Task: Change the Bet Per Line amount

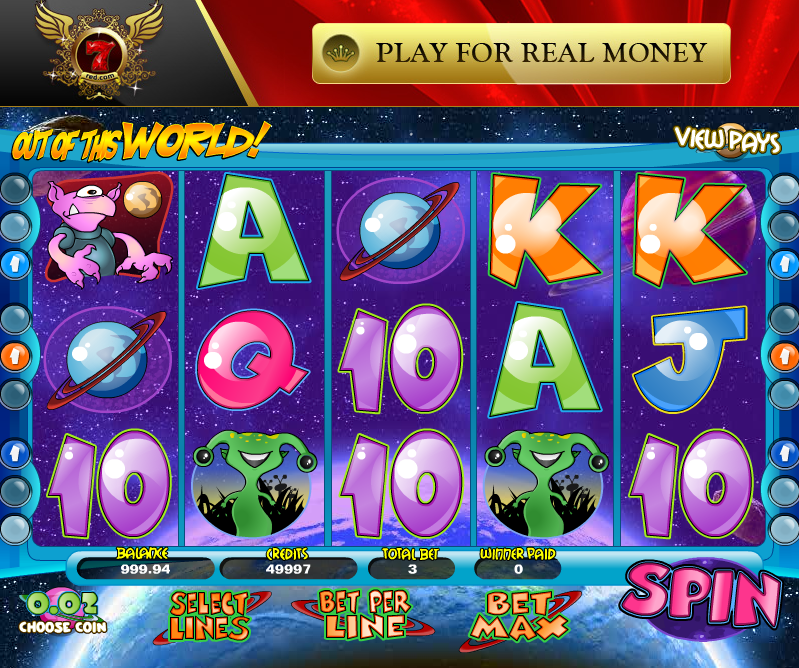Action: [x=363, y=615]
